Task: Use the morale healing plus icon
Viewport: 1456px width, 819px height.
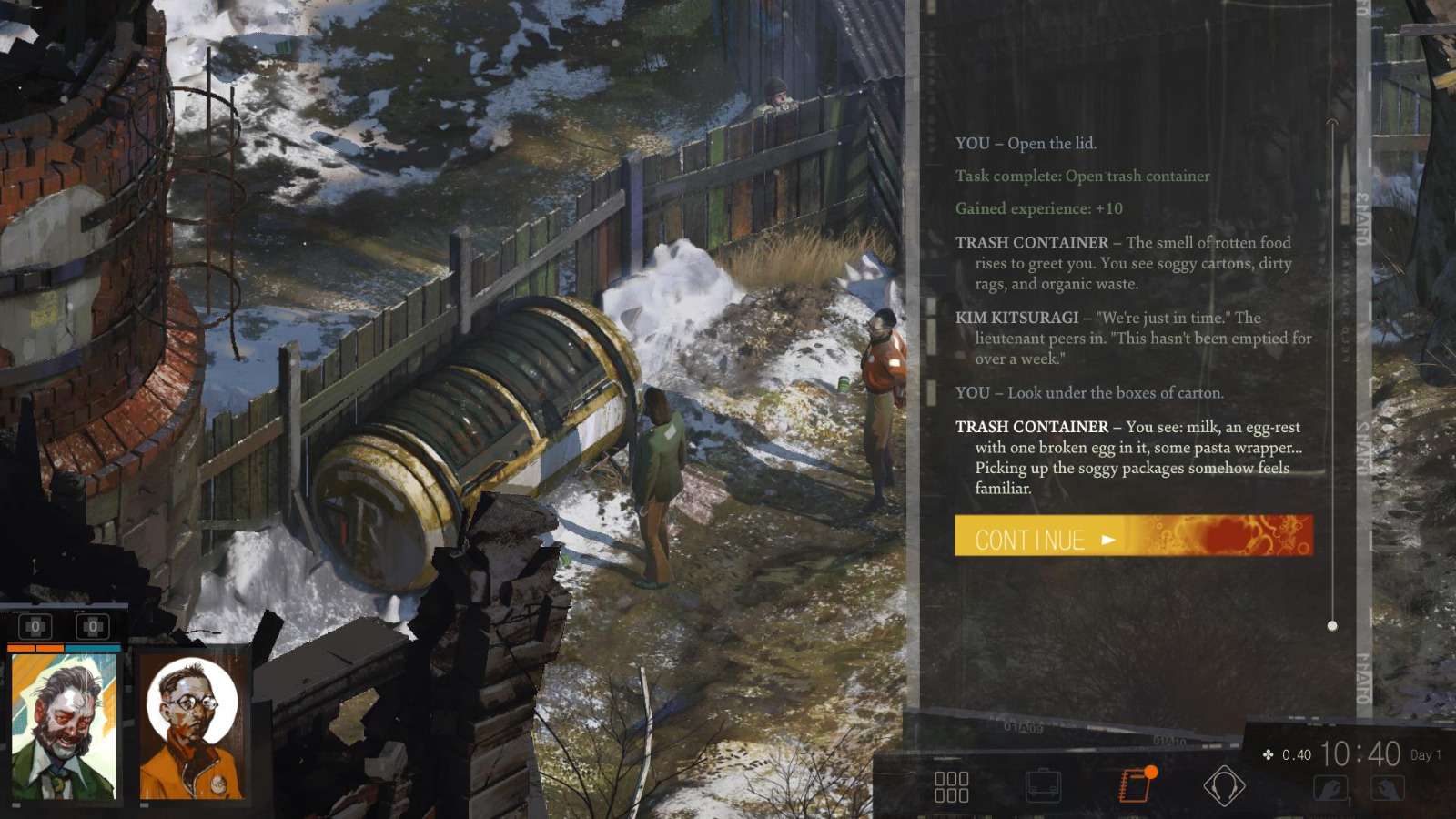Action: tap(91, 626)
